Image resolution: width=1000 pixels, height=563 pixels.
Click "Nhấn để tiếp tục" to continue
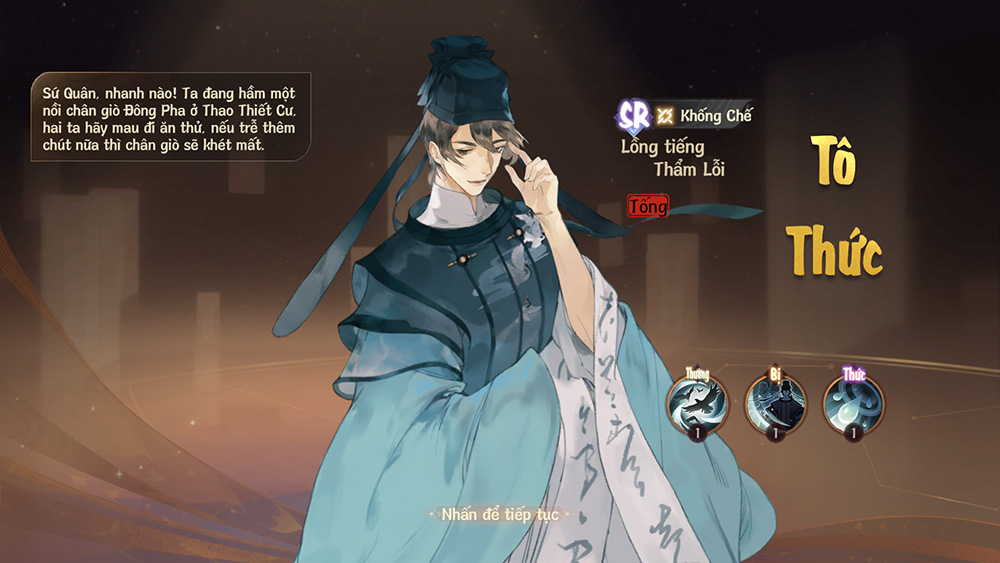[500, 515]
